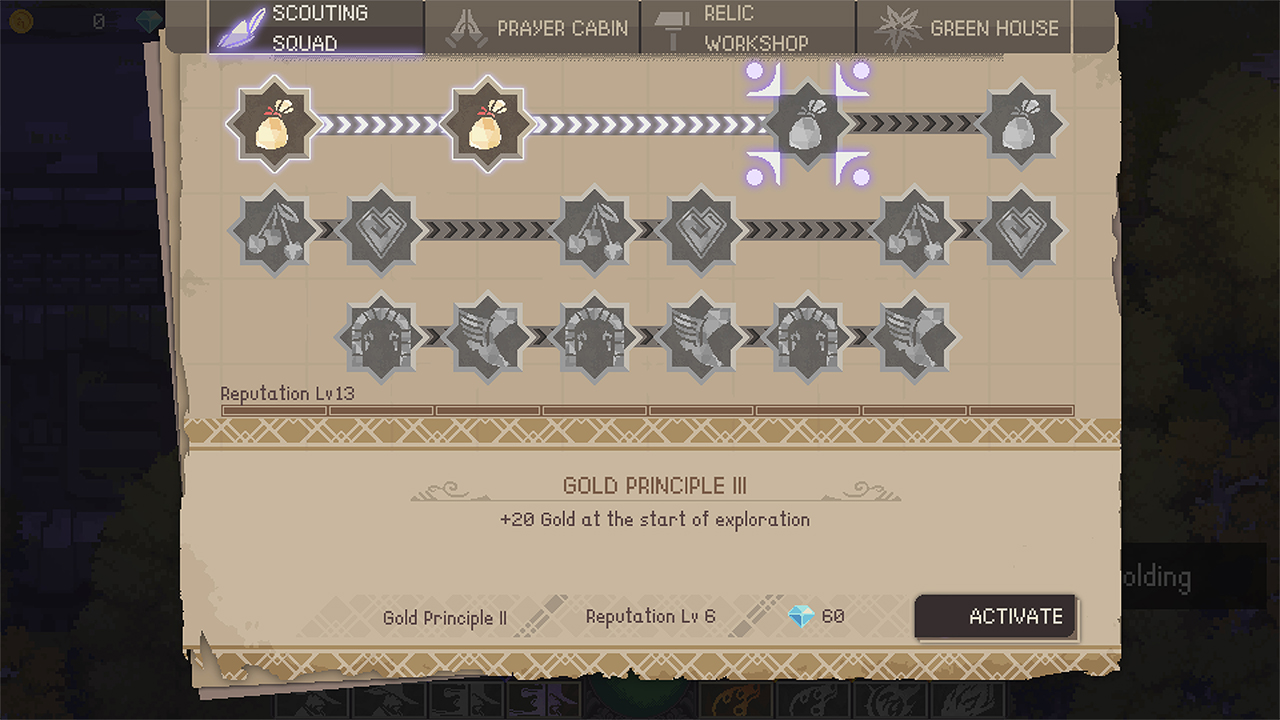Toggle the middle archway node bottom row
The height and width of the screenshot is (720, 1280).
(593, 336)
